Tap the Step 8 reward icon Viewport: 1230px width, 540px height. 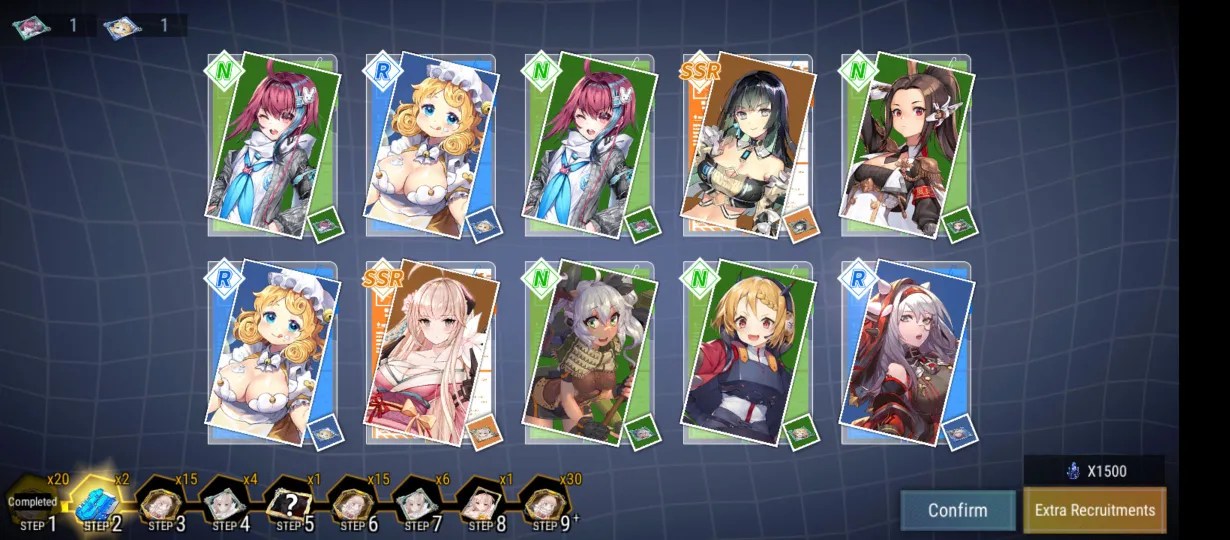click(481, 505)
